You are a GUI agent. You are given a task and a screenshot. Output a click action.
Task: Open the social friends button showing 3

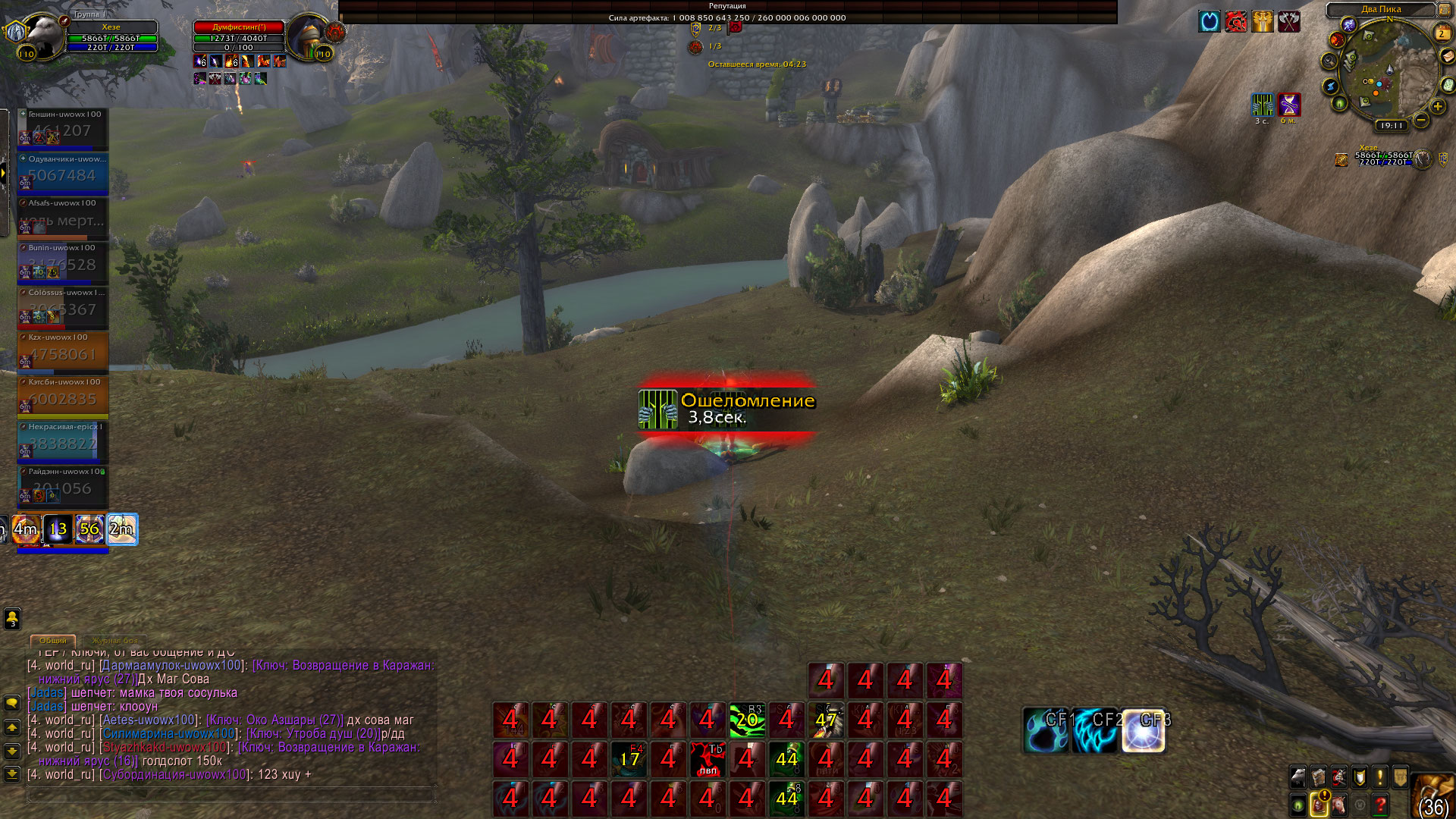(12, 619)
